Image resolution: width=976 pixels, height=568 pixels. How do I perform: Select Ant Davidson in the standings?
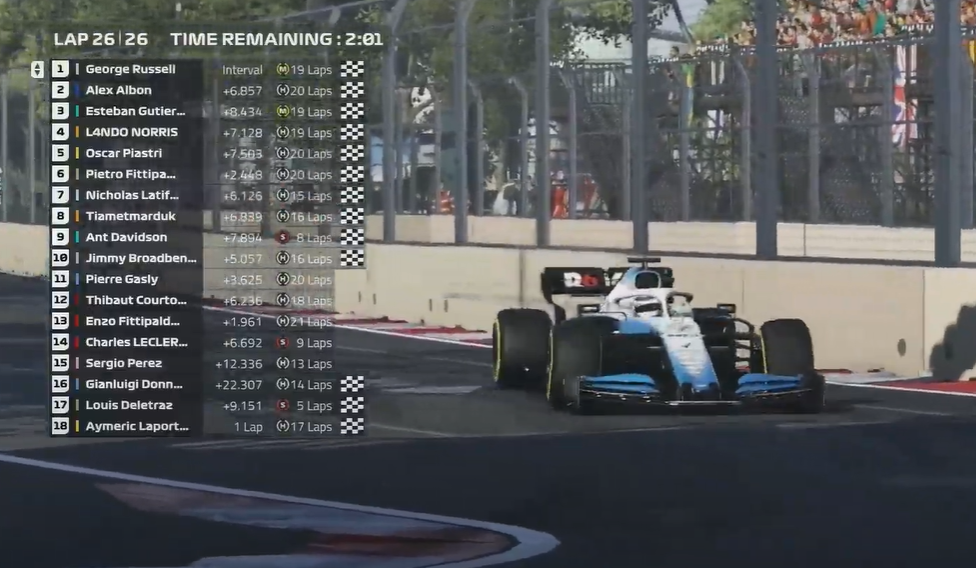pos(126,237)
